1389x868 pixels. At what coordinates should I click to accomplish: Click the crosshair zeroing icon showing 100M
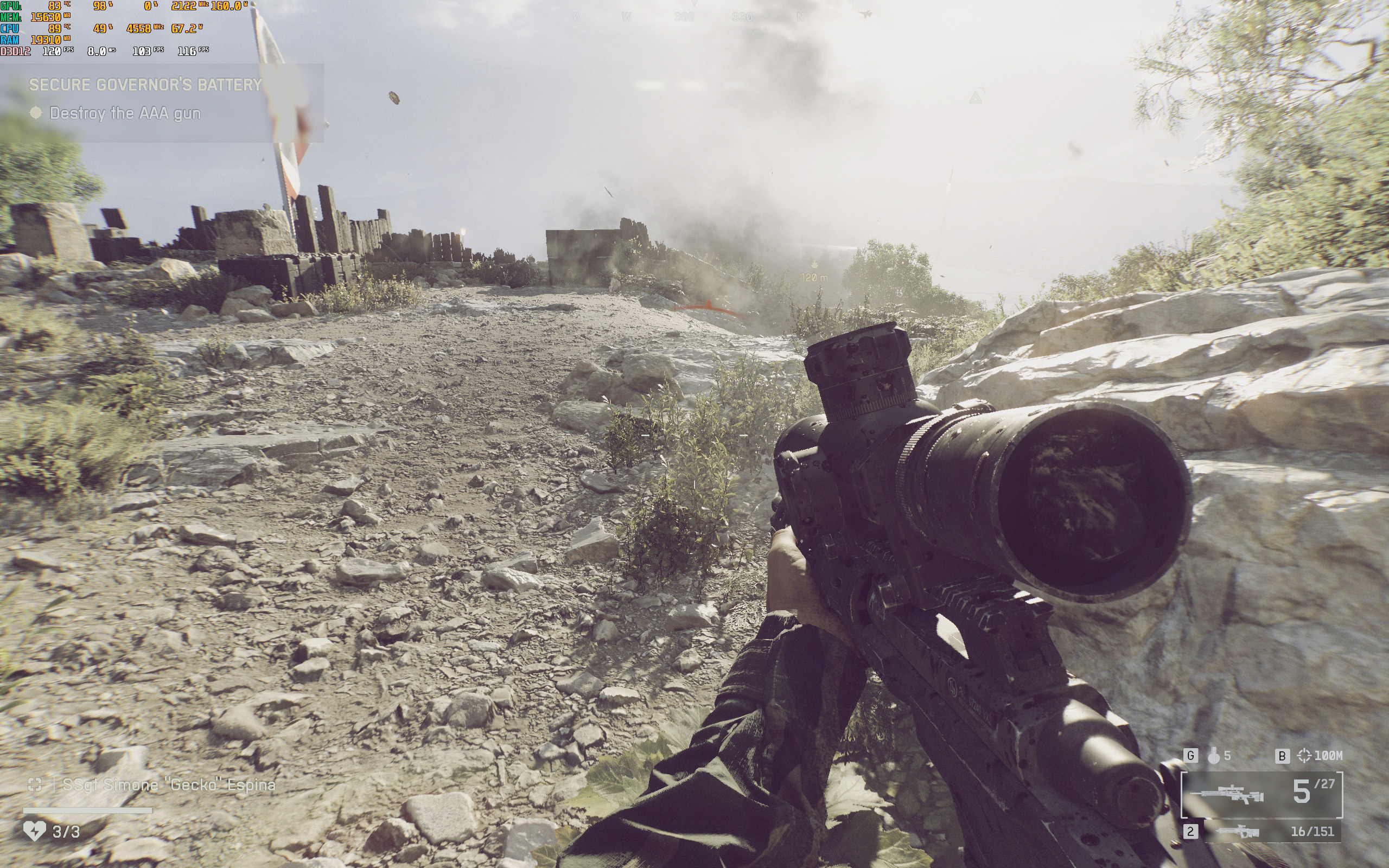(1326, 756)
